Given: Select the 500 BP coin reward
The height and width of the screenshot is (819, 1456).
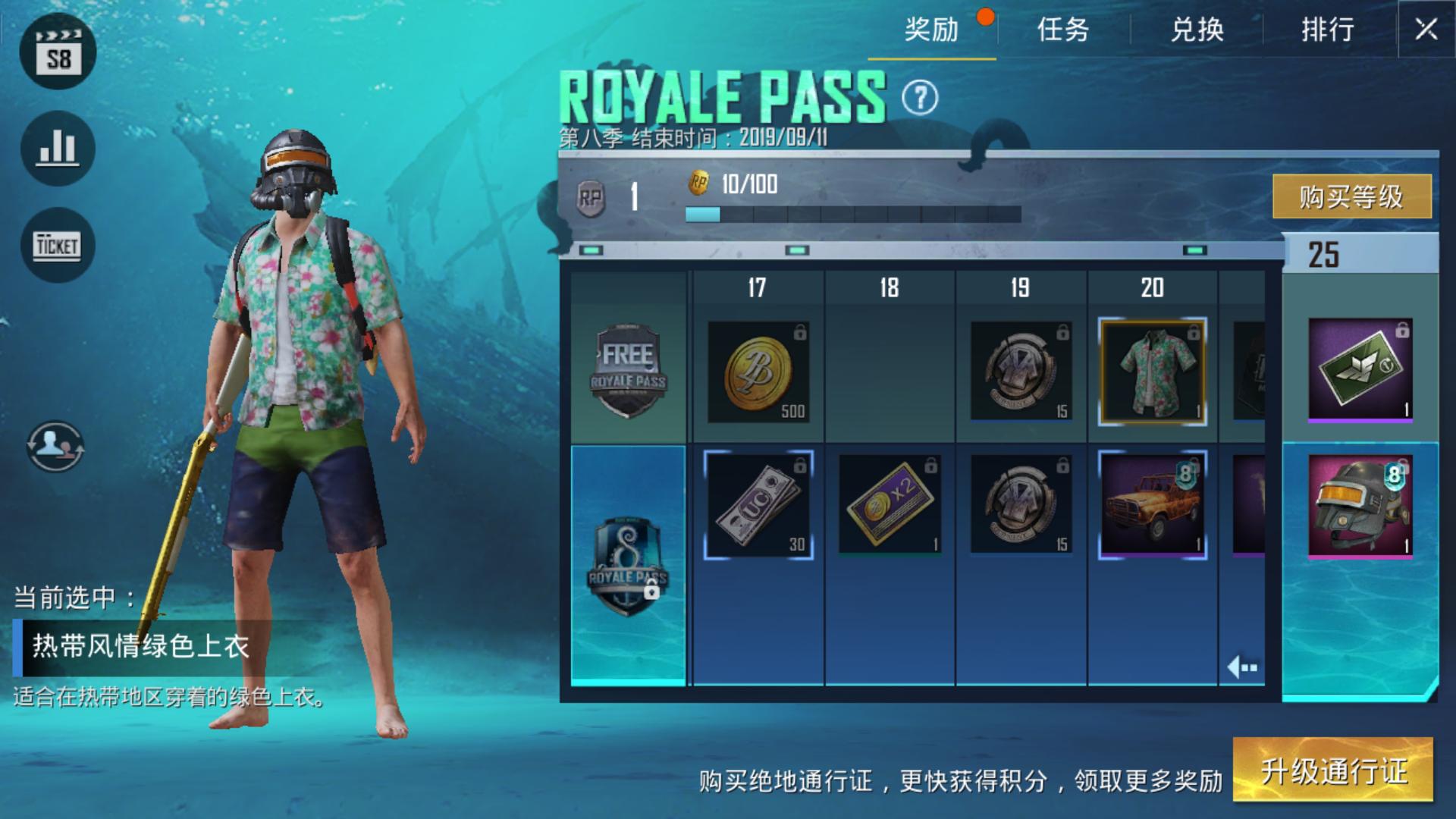Looking at the screenshot, I should click(x=758, y=372).
